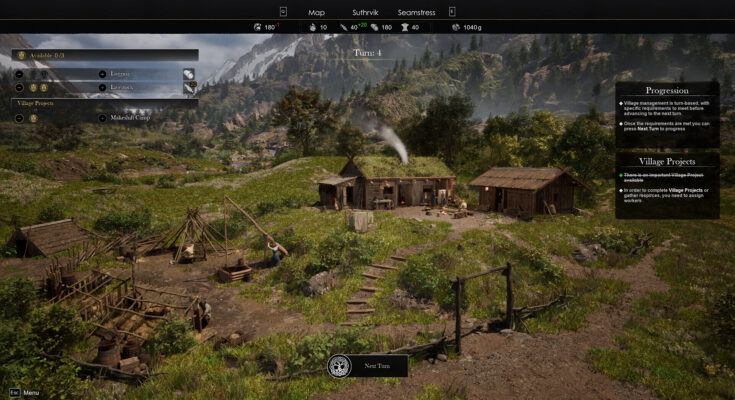Remove a worker from Makeshift Camp
Image resolution: width=735 pixels, height=400 pixels.
pyautogui.click(x=20, y=118)
